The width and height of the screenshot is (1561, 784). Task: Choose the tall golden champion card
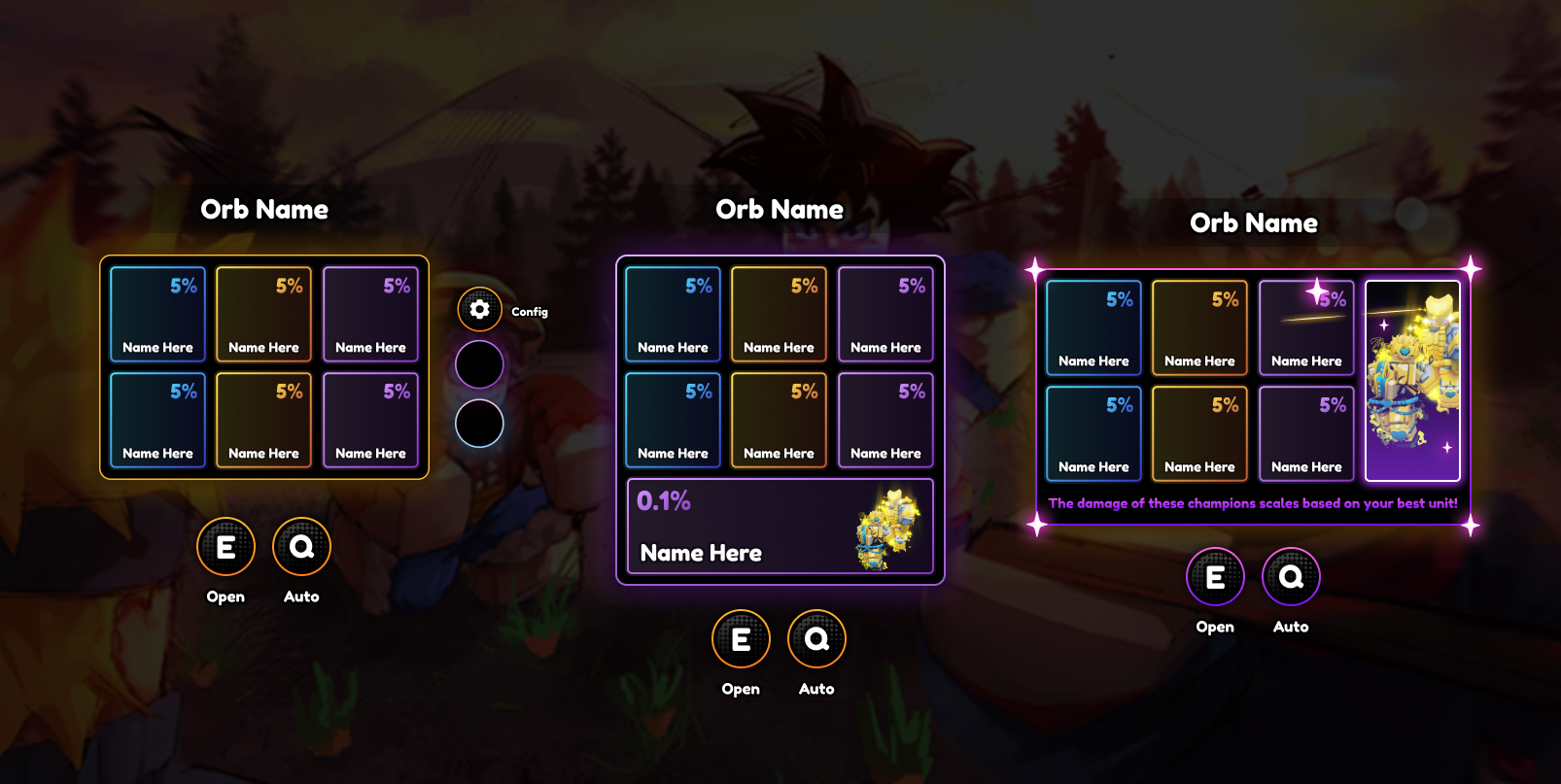[1412, 381]
